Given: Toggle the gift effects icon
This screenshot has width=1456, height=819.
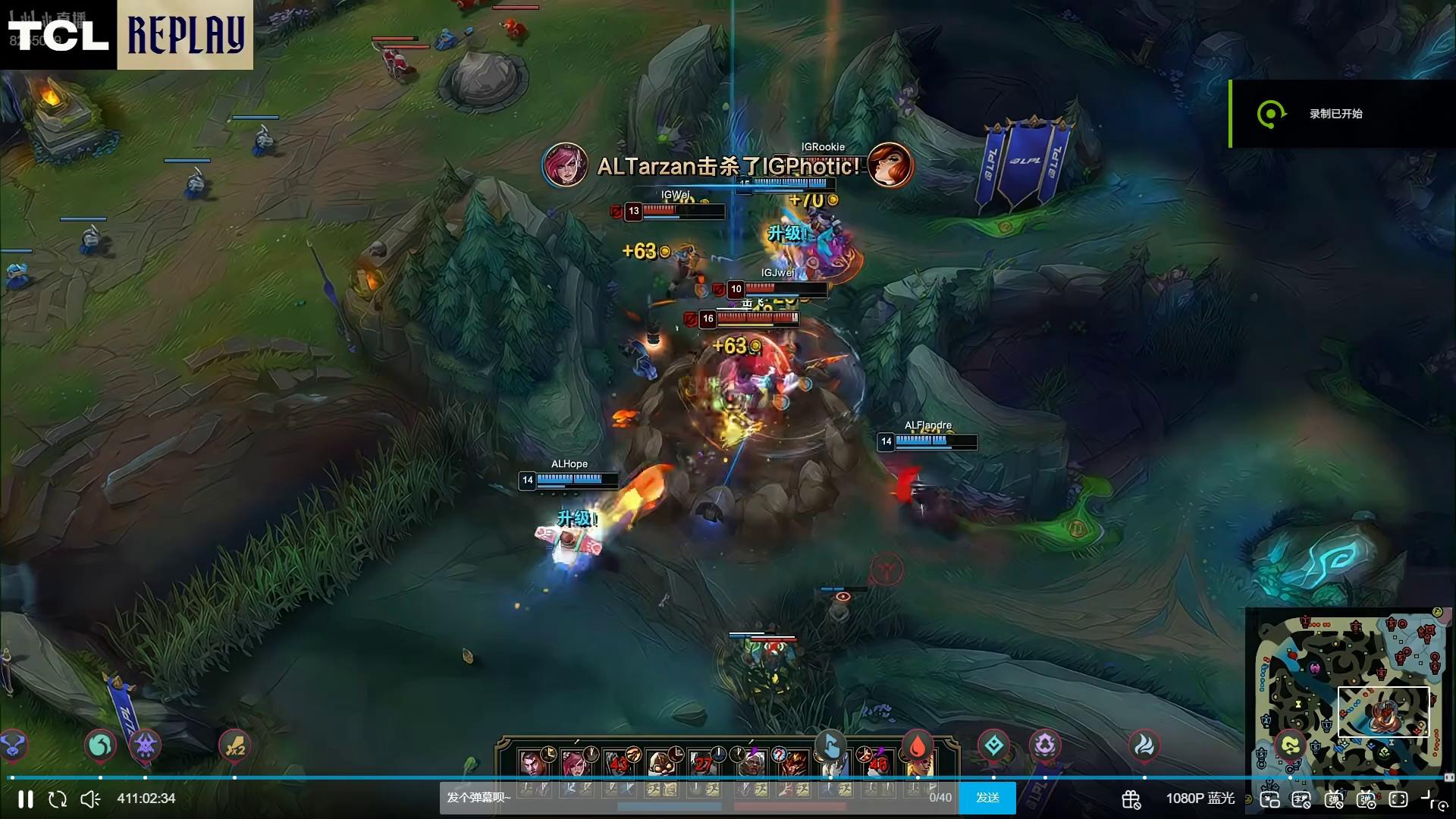Looking at the screenshot, I should pyautogui.click(x=1131, y=799).
